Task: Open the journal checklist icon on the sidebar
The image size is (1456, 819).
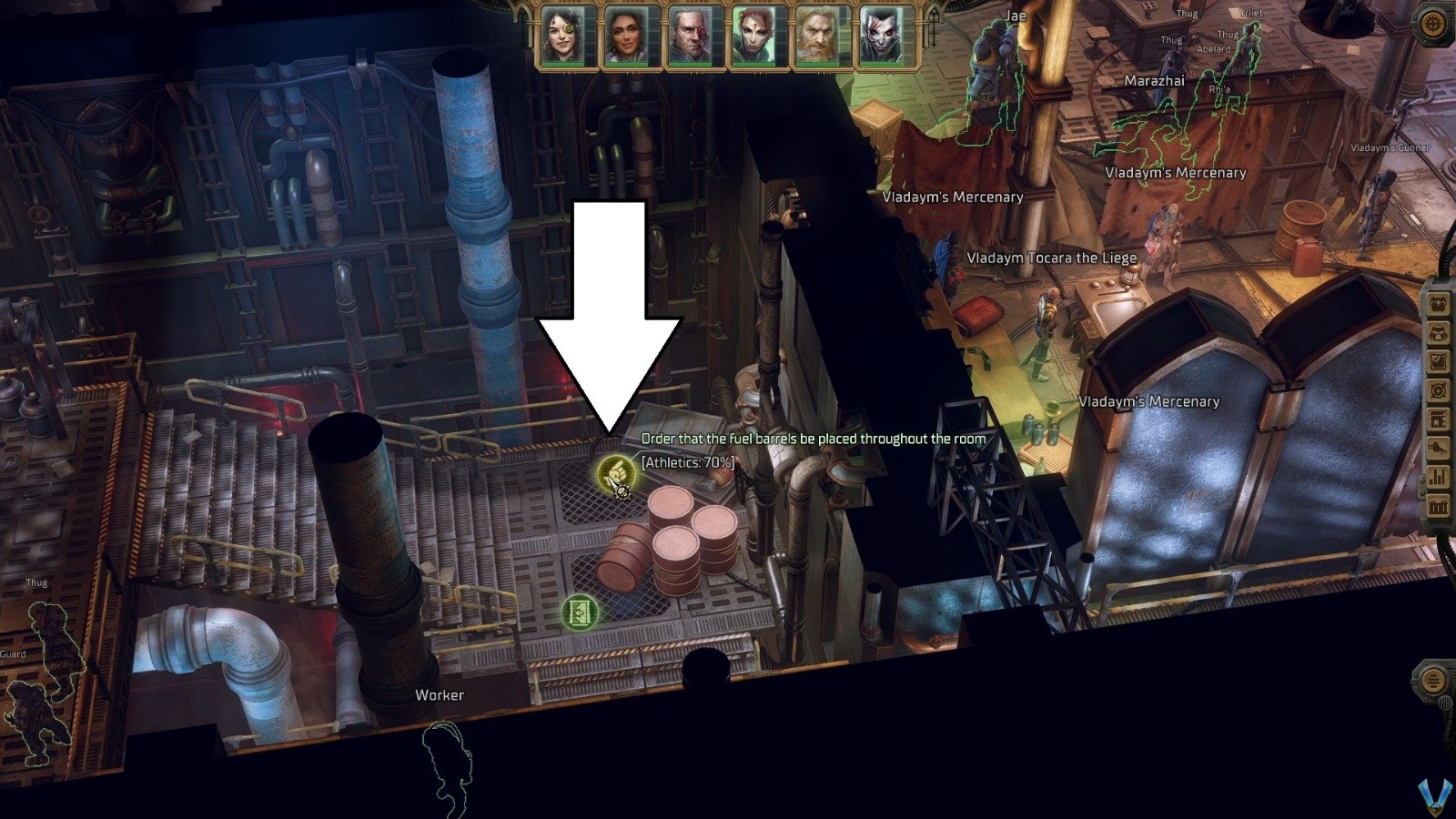Action: click(1438, 361)
